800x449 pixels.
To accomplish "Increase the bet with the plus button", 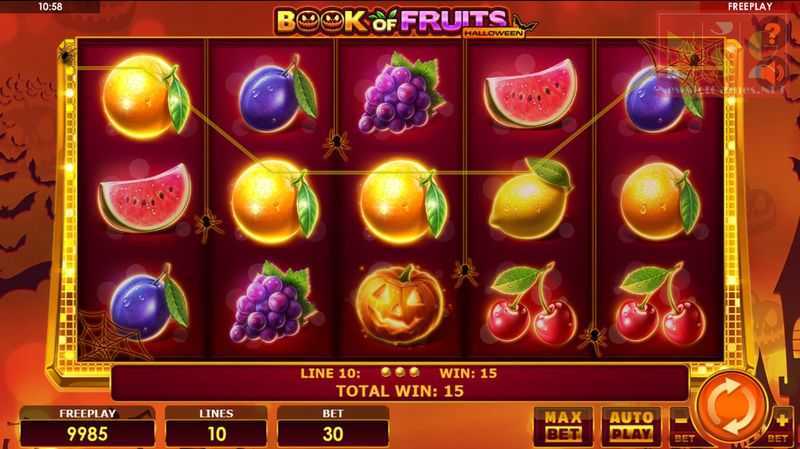I will [x=776, y=425].
